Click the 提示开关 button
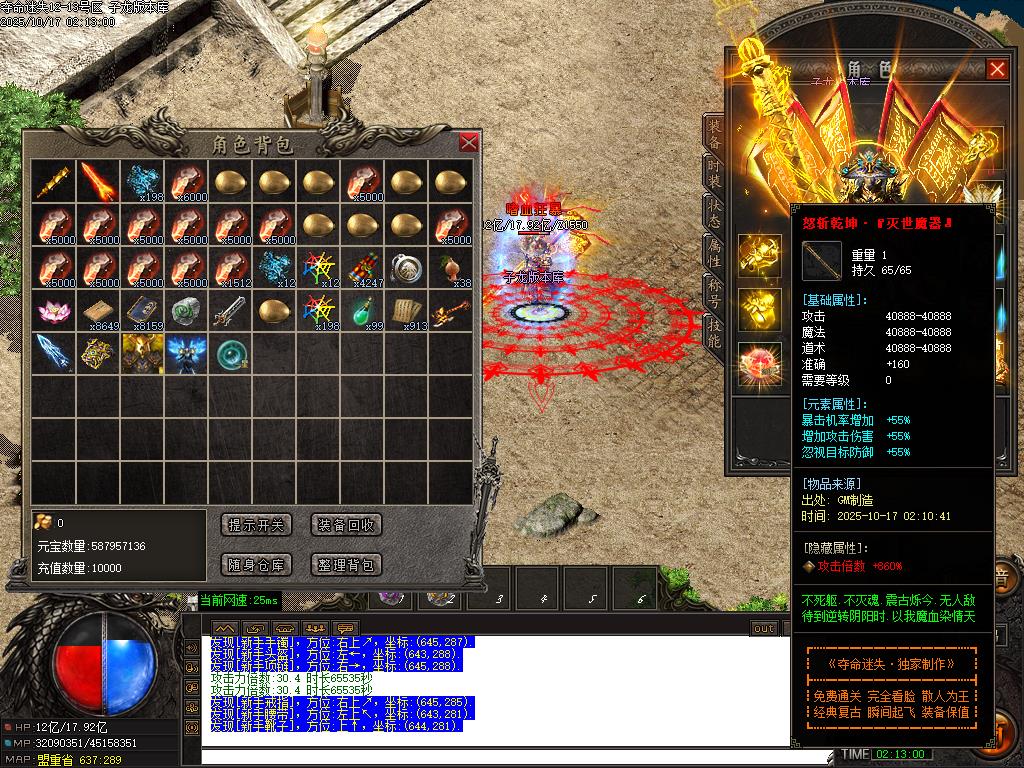 257,525
